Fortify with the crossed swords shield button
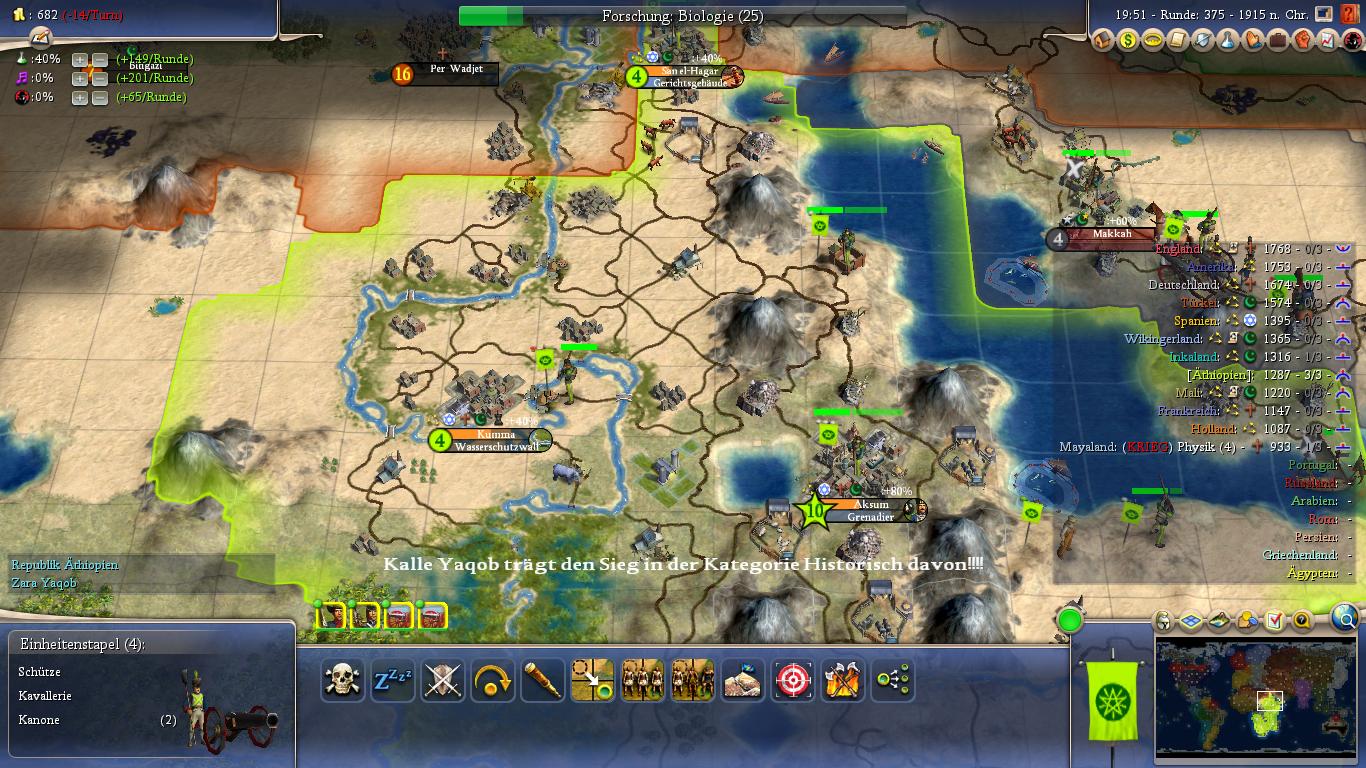This screenshot has height=768, width=1366. (x=443, y=681)
